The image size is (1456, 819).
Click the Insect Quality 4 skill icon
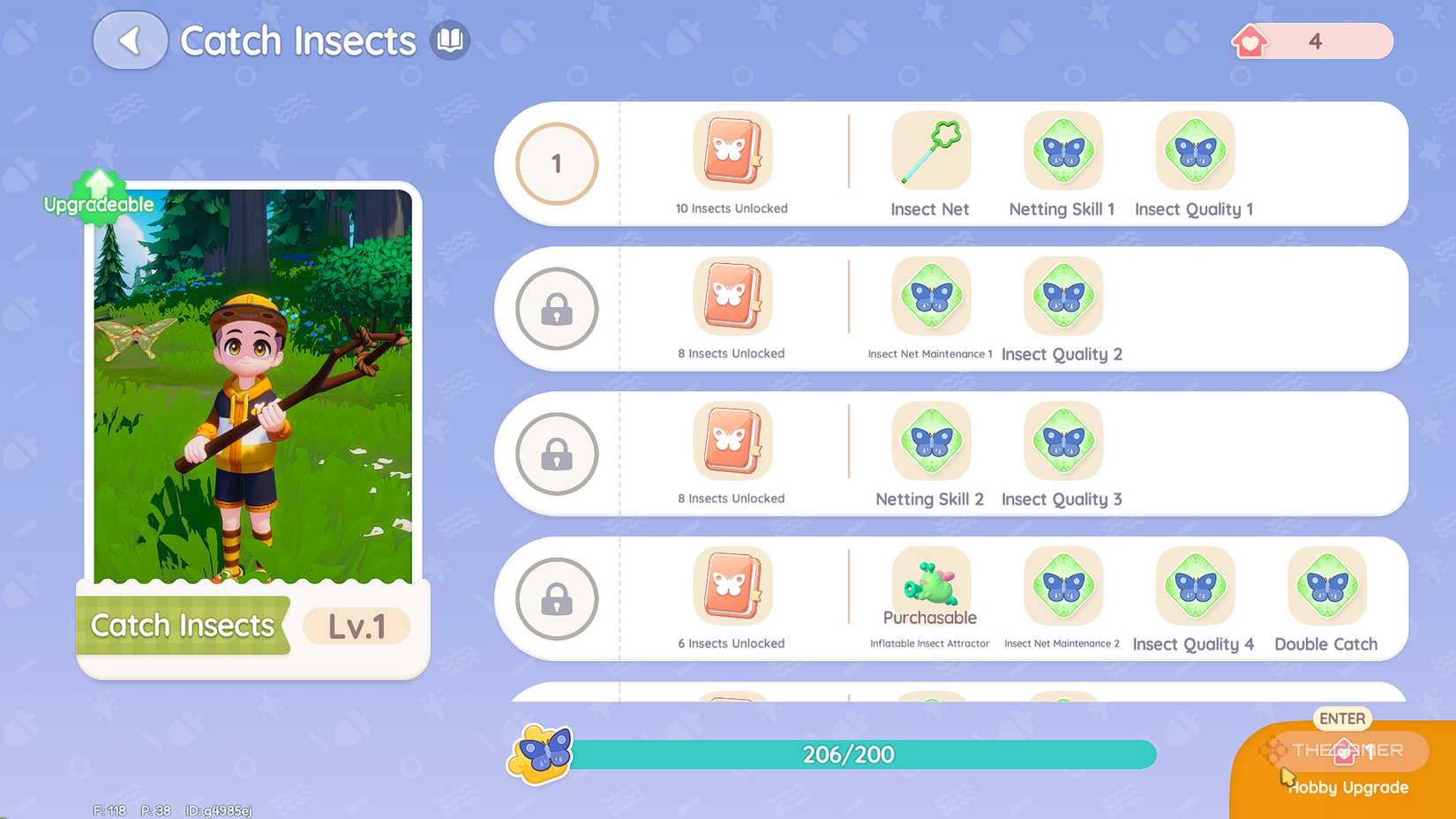tap(1194, 587)
